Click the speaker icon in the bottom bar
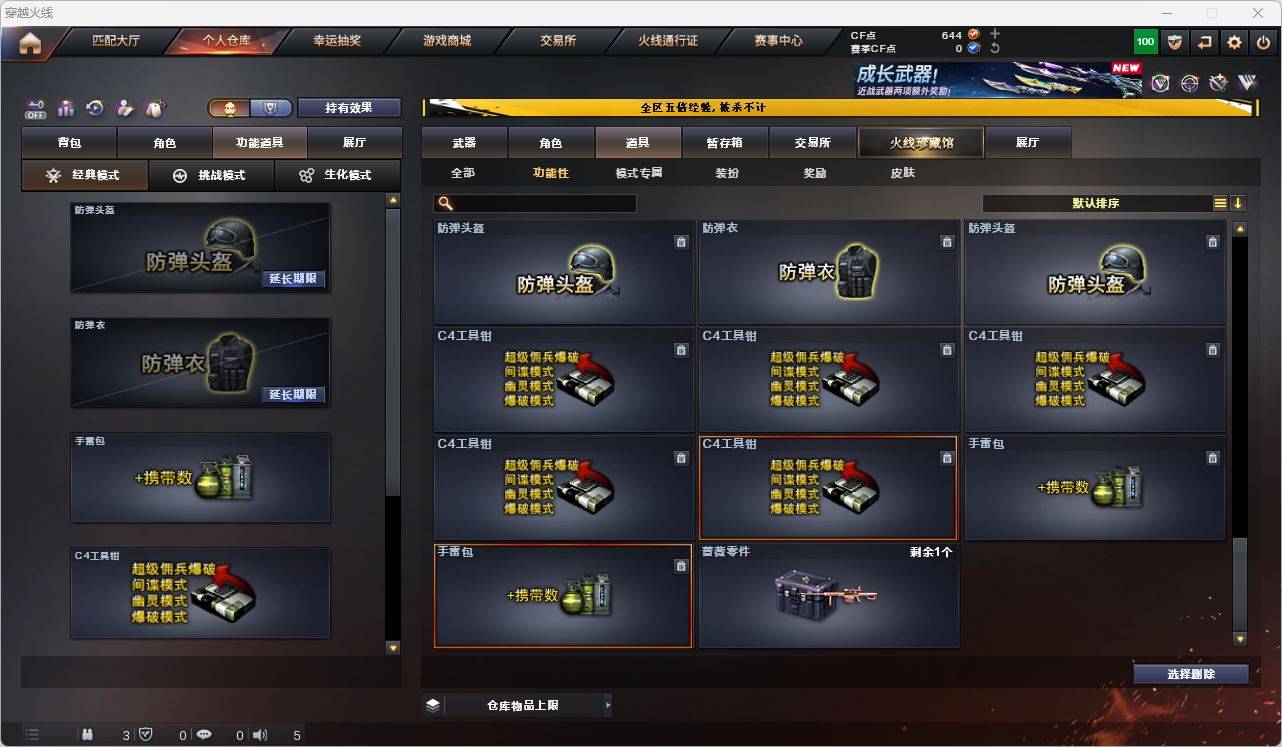The image size is (1282, 747). coord(258,735)
